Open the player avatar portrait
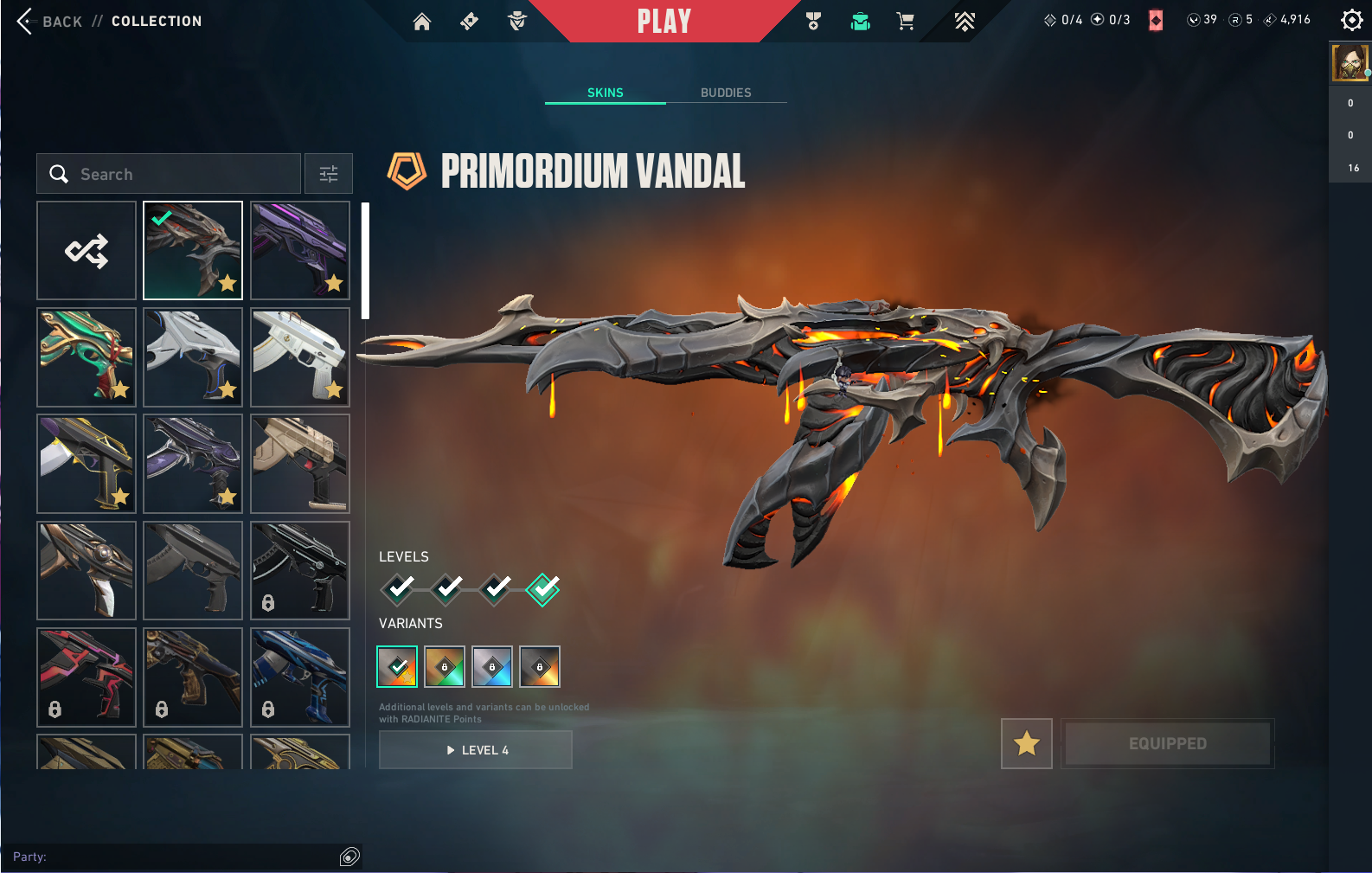 [x=1350, y=63]
